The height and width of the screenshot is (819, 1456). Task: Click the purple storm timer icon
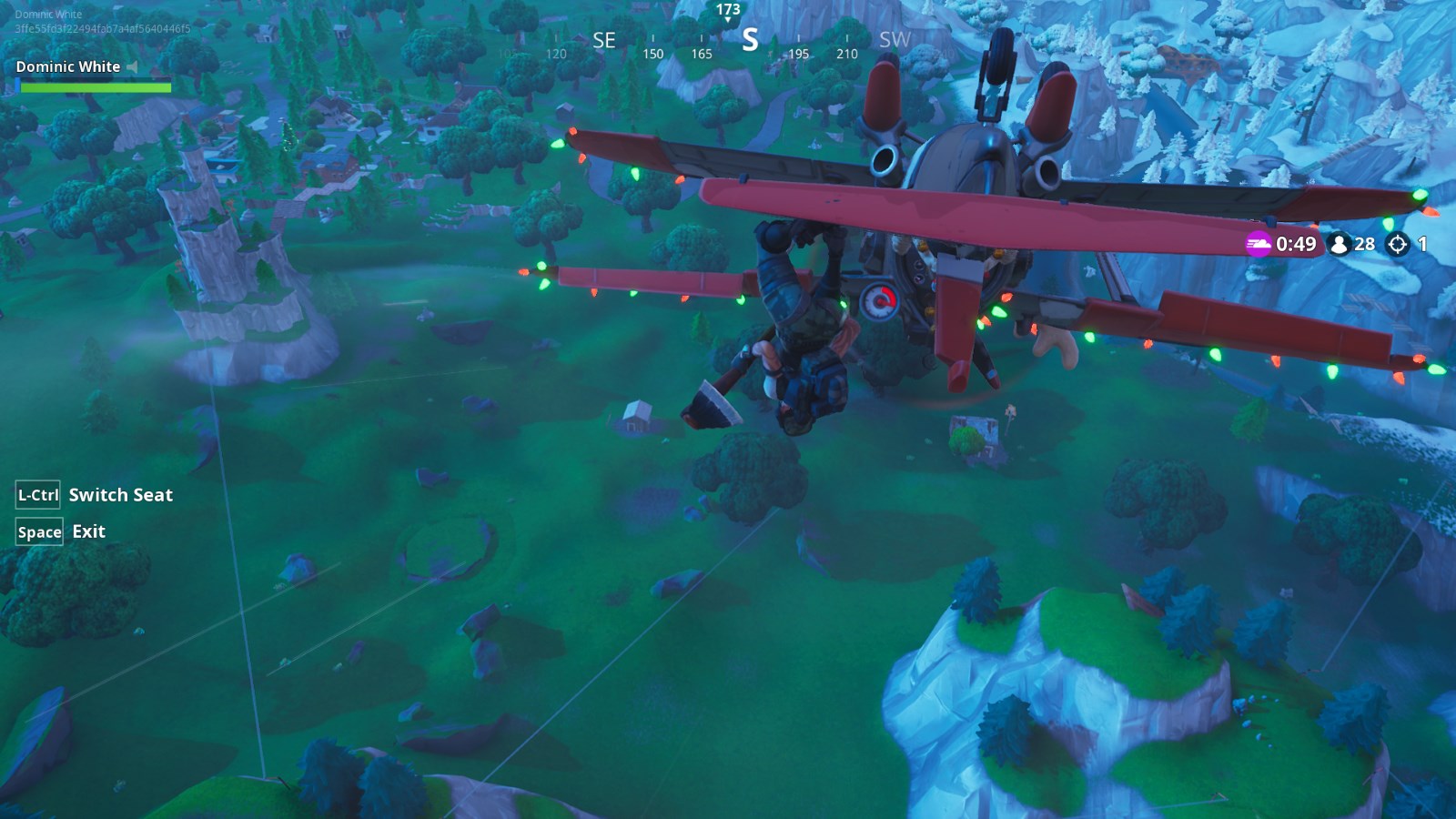point(1259,244)
